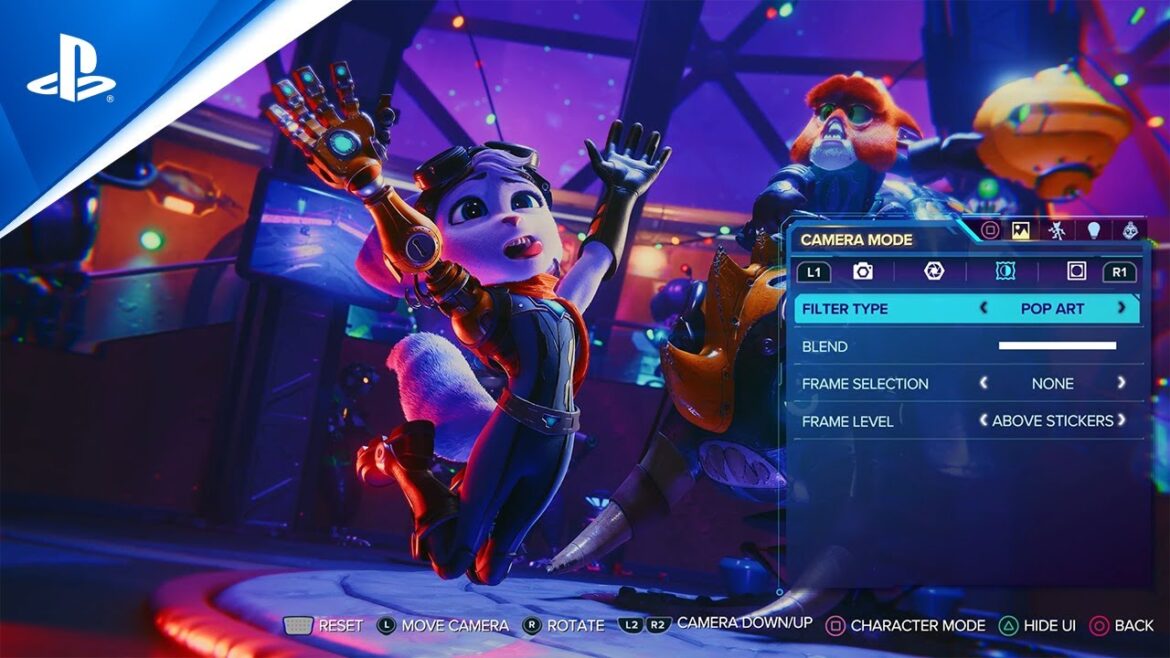Screen dimensions: 1170x658
Task: Switch to the lightbulb lighting tab
Action: [x=1094, y=231]
